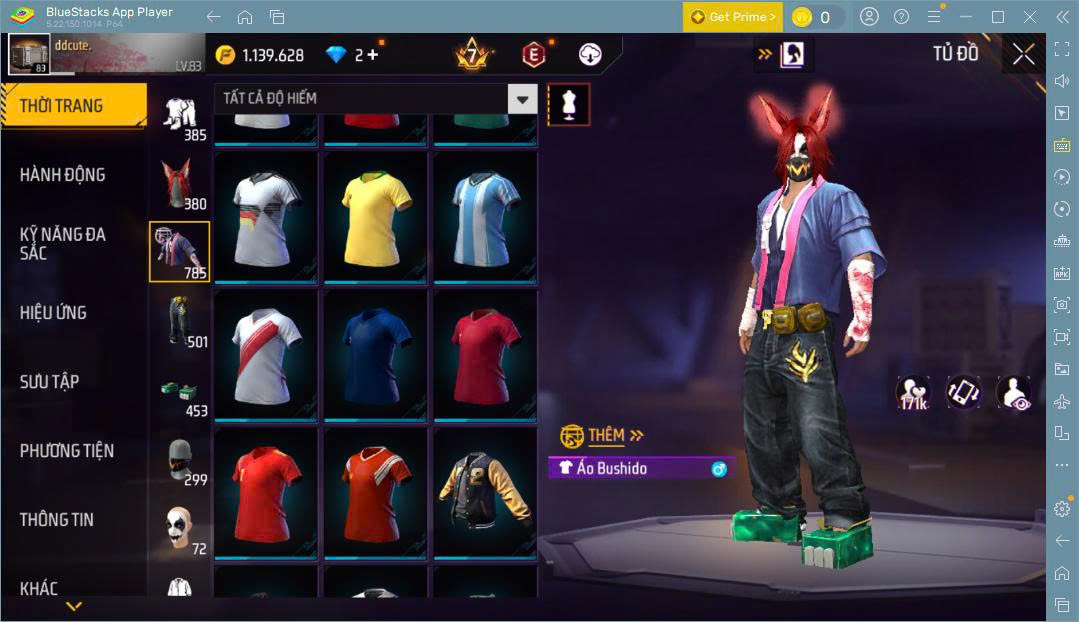Choose the navy blue shirt
The height and width of the screenshot is (622, 1079).
(x=376, y=353)
